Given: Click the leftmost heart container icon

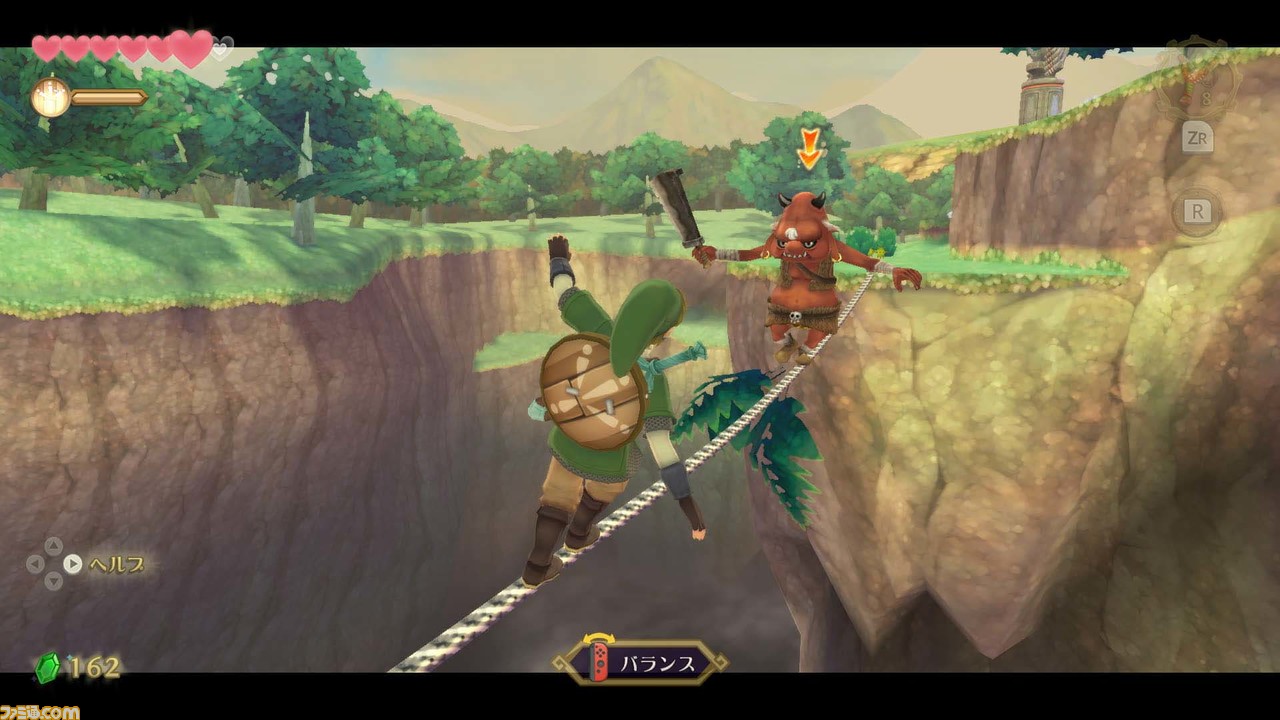Looking at the screenshot, I should coord(46,47).
